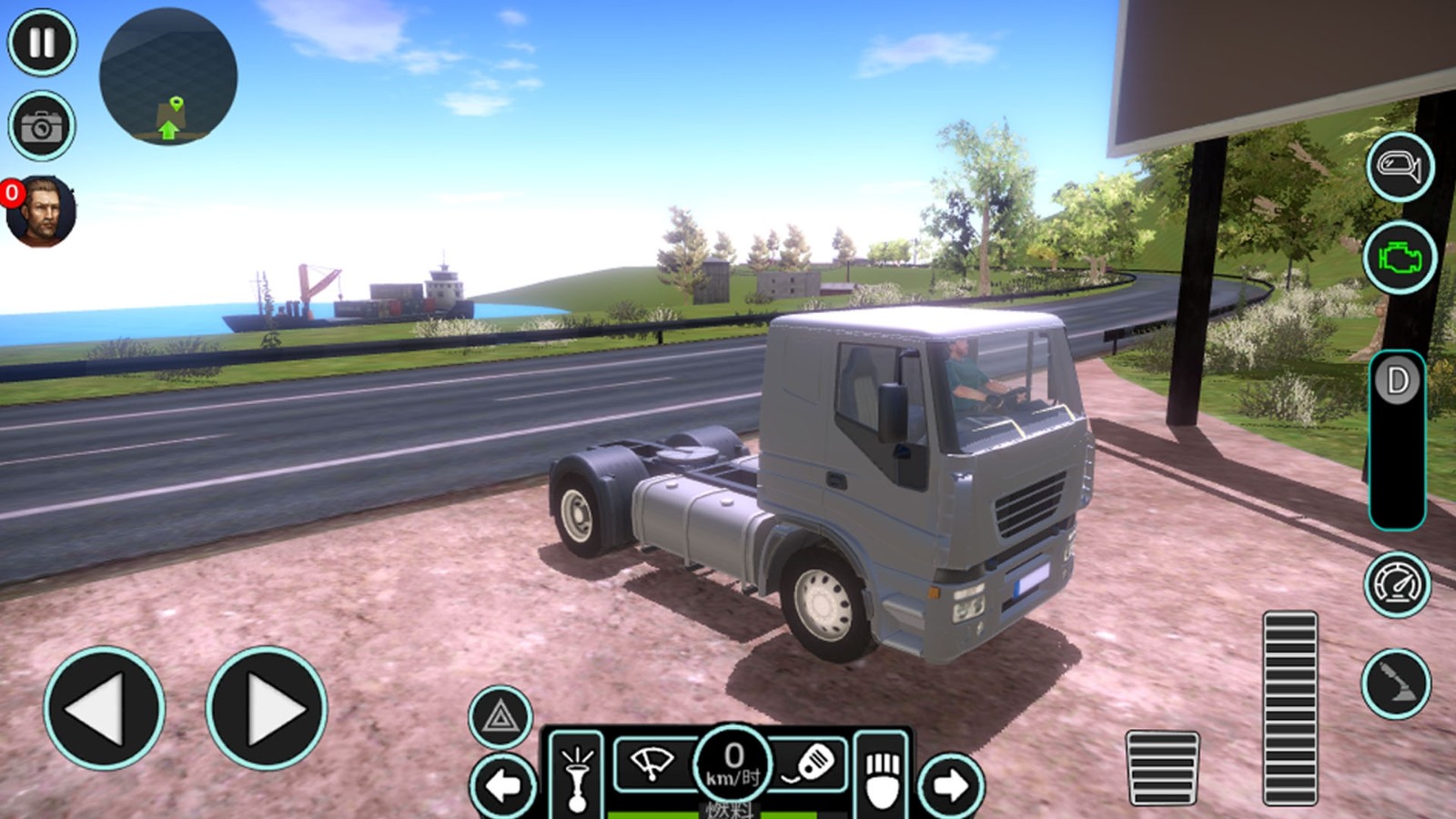Activate the left turn signal arrow

click(503, 784)
